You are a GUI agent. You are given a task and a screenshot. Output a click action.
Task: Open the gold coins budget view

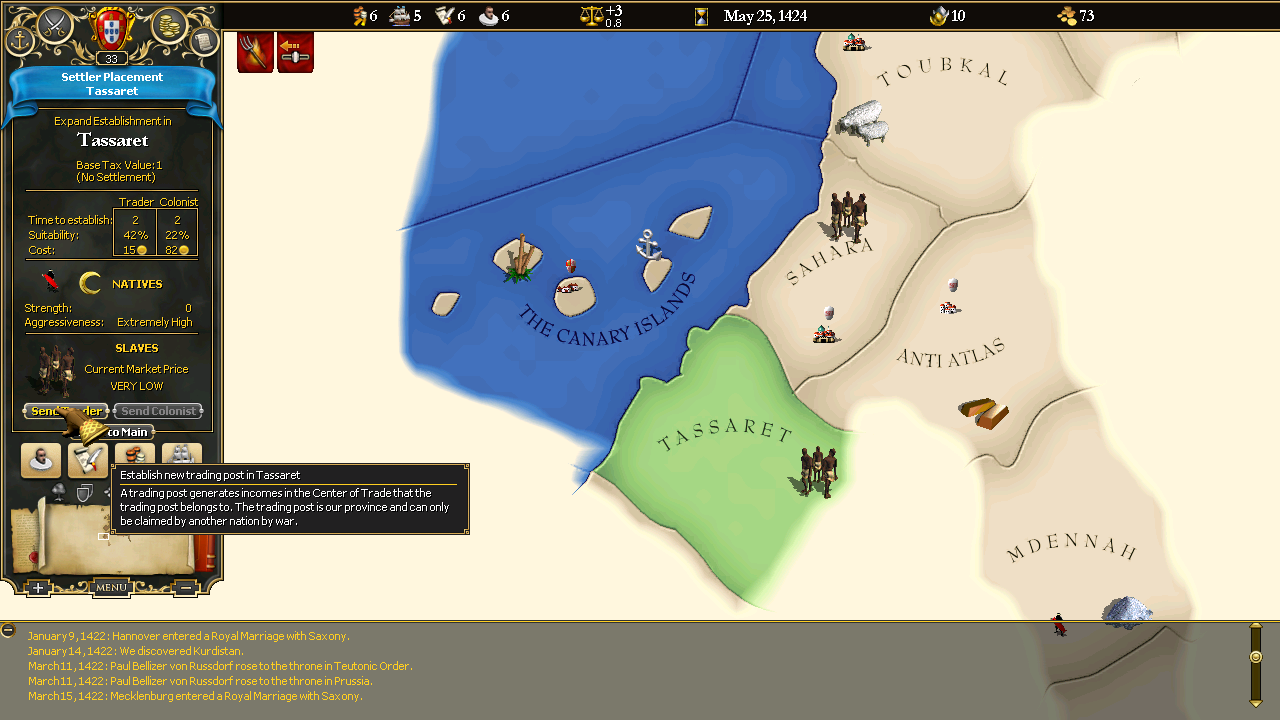point(168,24)
